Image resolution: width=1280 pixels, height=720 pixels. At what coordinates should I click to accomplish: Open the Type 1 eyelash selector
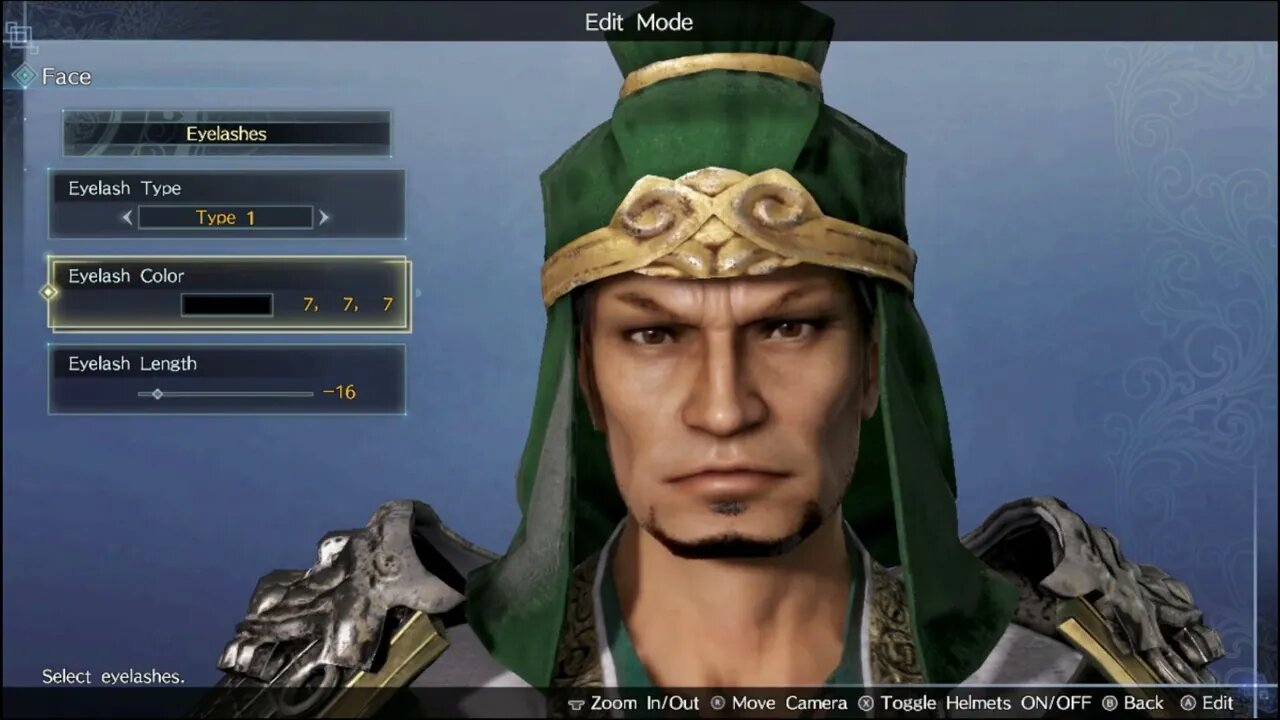point(226,217)
